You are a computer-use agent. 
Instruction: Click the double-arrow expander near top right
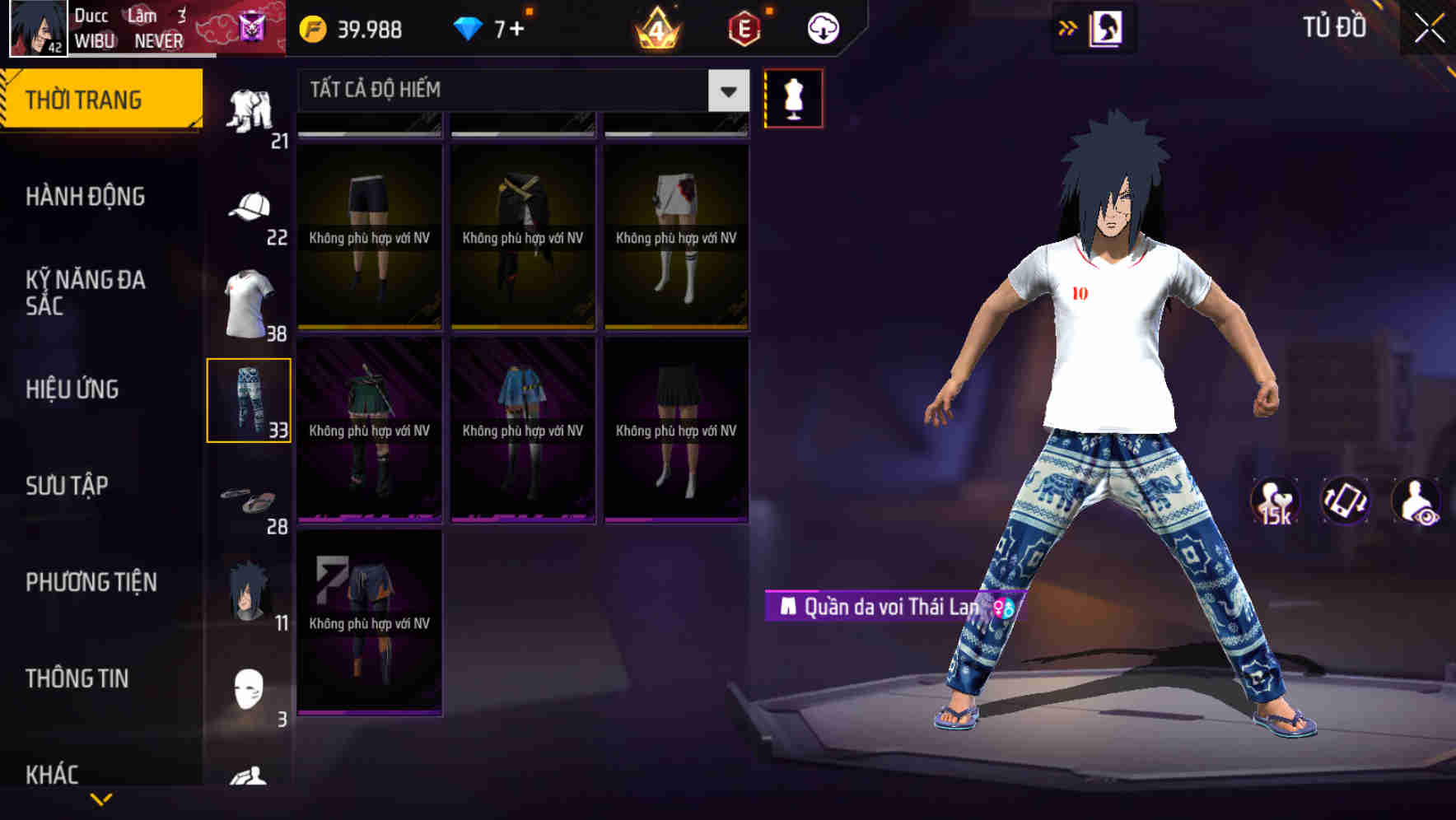1066,27
